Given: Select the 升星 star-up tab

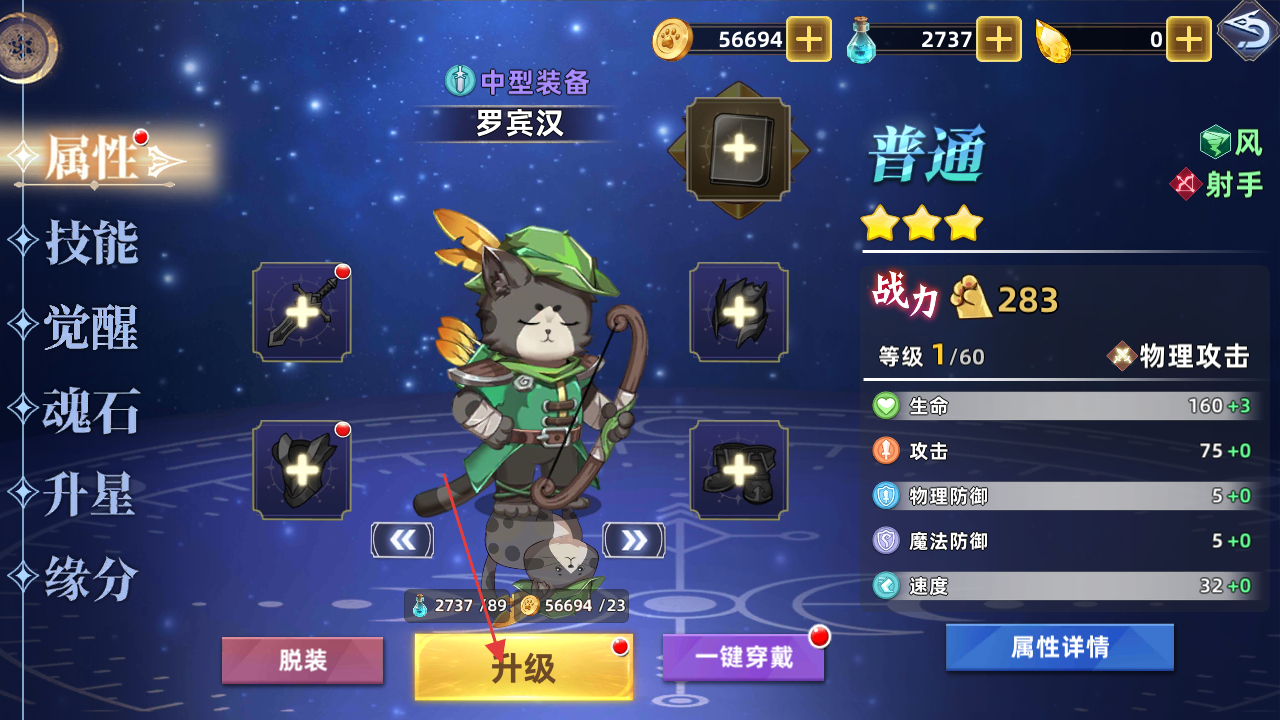Looking at the screenshot, I should [x=90, y=495].
